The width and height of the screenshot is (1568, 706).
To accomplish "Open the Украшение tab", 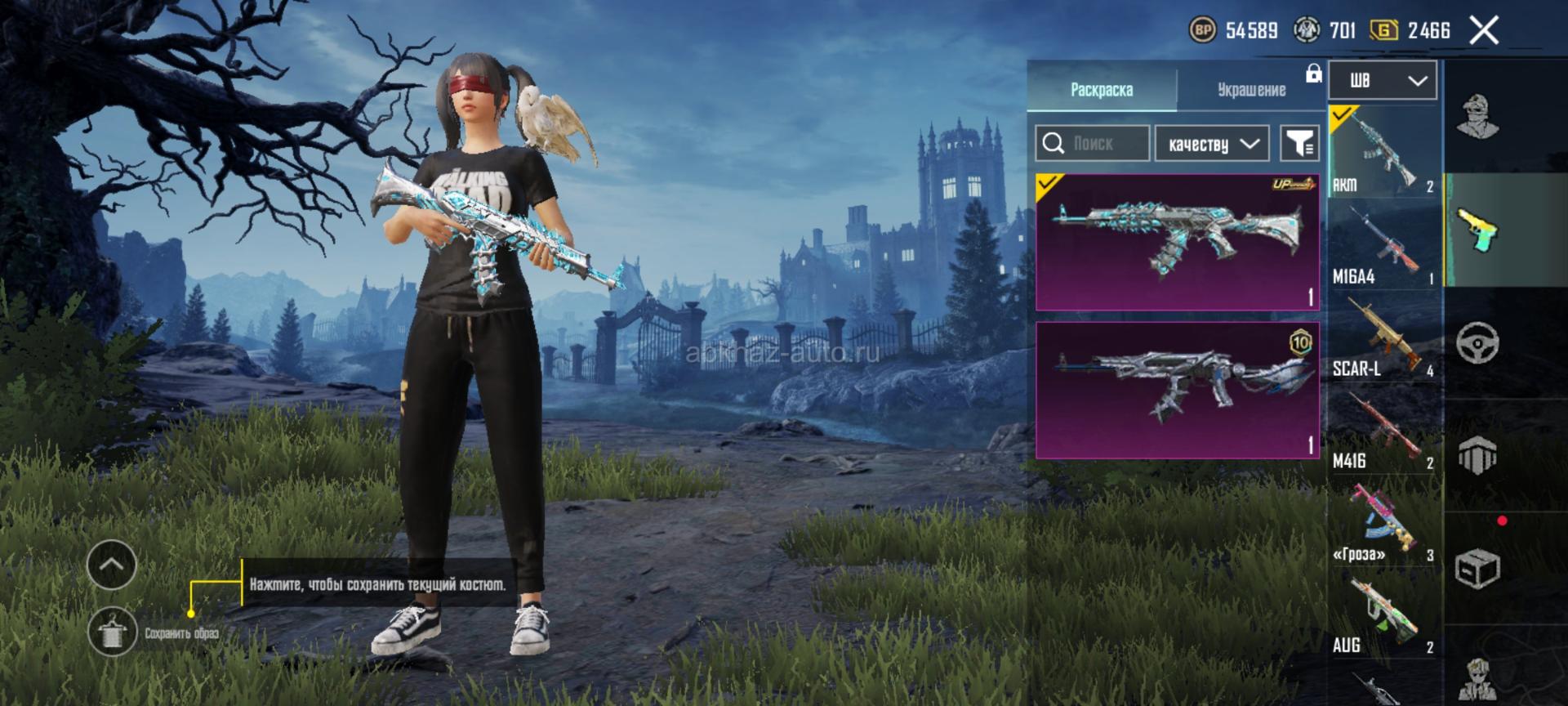I will tap(1251, 89).
